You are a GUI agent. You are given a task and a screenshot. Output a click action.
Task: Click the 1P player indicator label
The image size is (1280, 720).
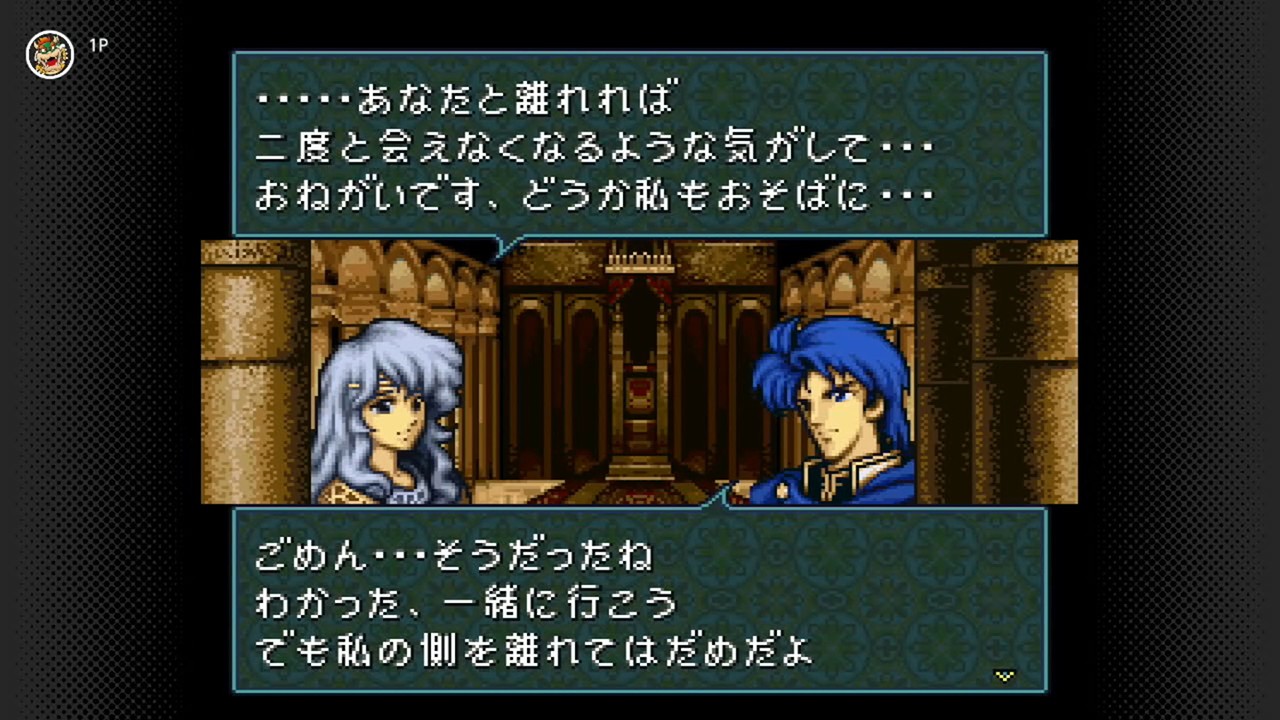[x=98, y=44]
